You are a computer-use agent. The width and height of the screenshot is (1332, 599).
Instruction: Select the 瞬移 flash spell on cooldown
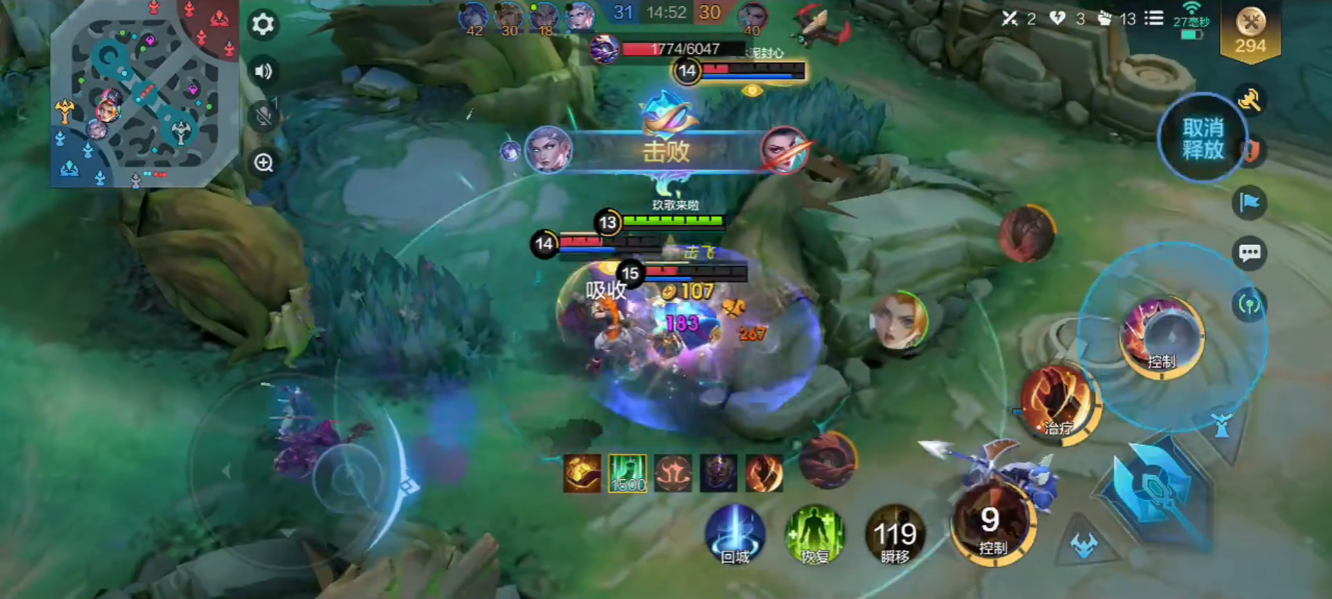[894, 534]
